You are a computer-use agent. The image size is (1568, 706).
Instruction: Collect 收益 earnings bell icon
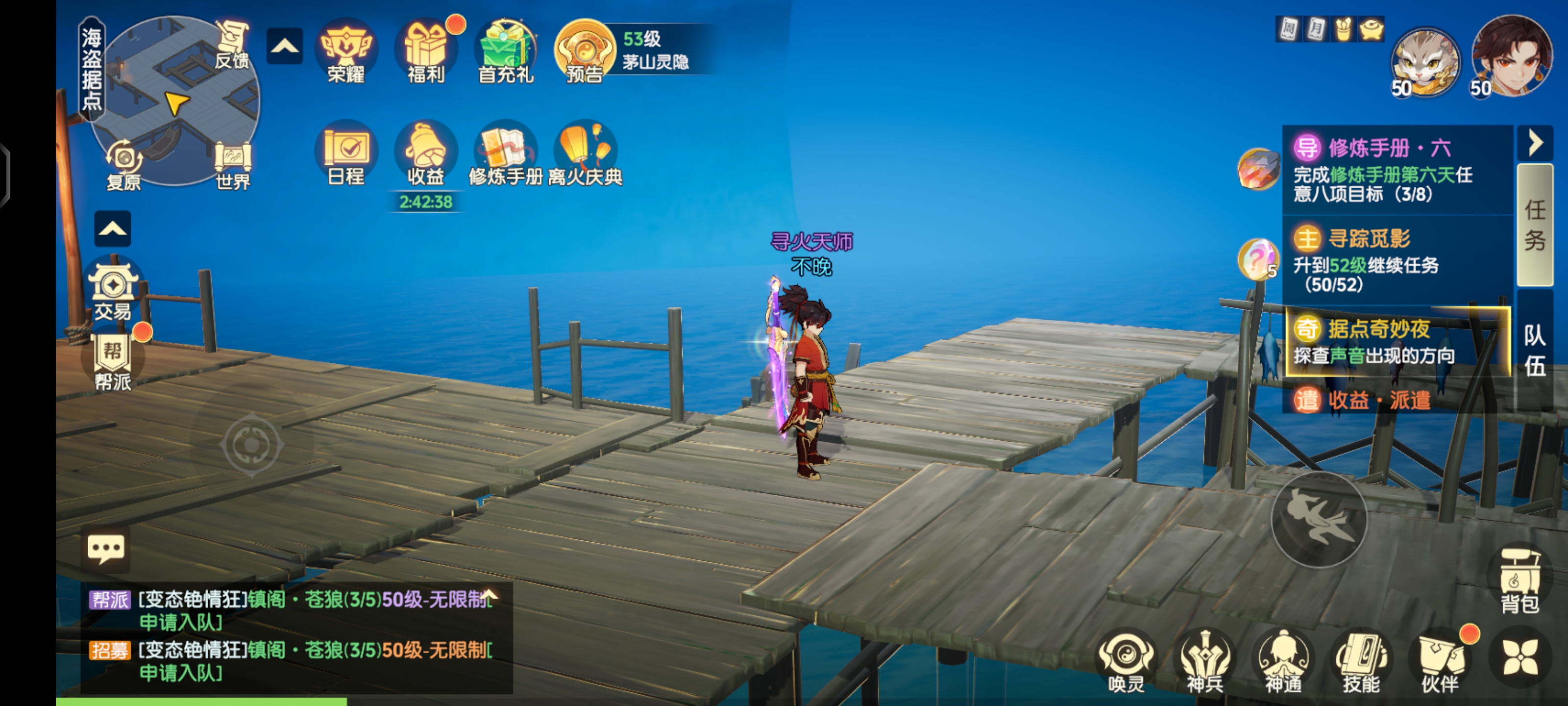[426, 153]
